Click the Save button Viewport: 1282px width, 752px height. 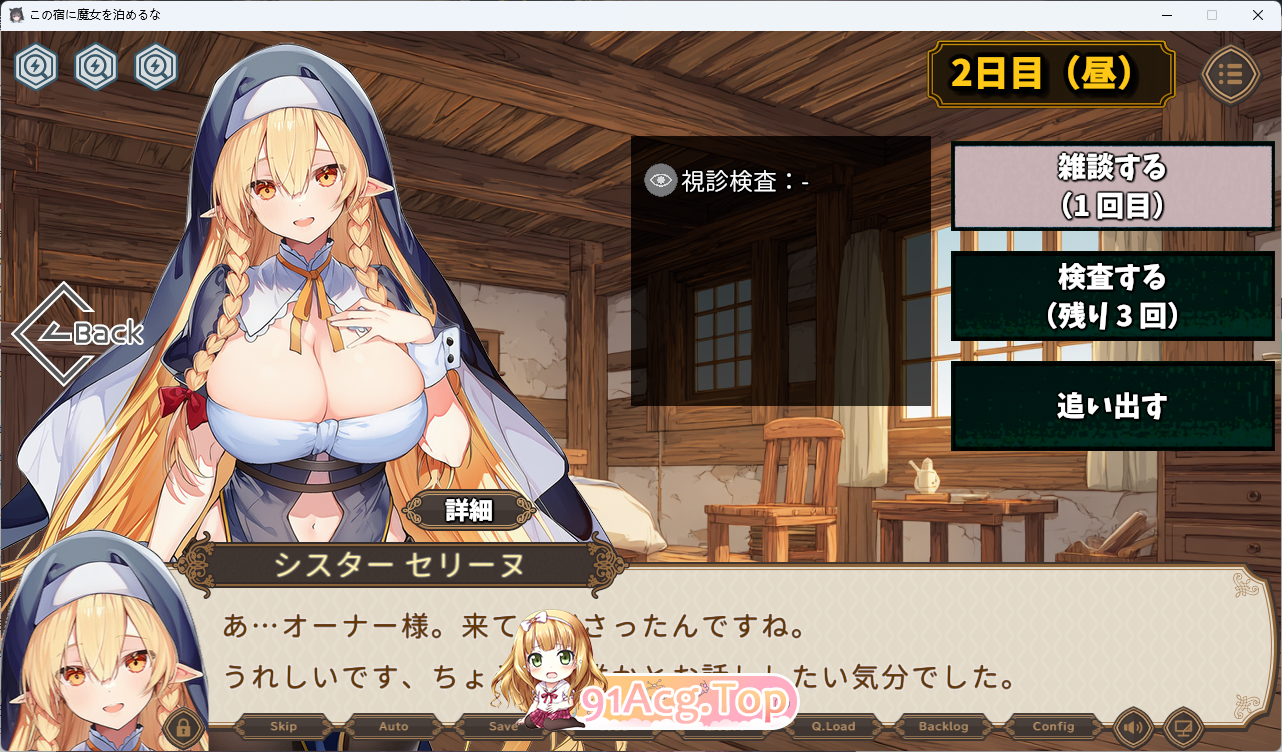(x=503, y=726)
